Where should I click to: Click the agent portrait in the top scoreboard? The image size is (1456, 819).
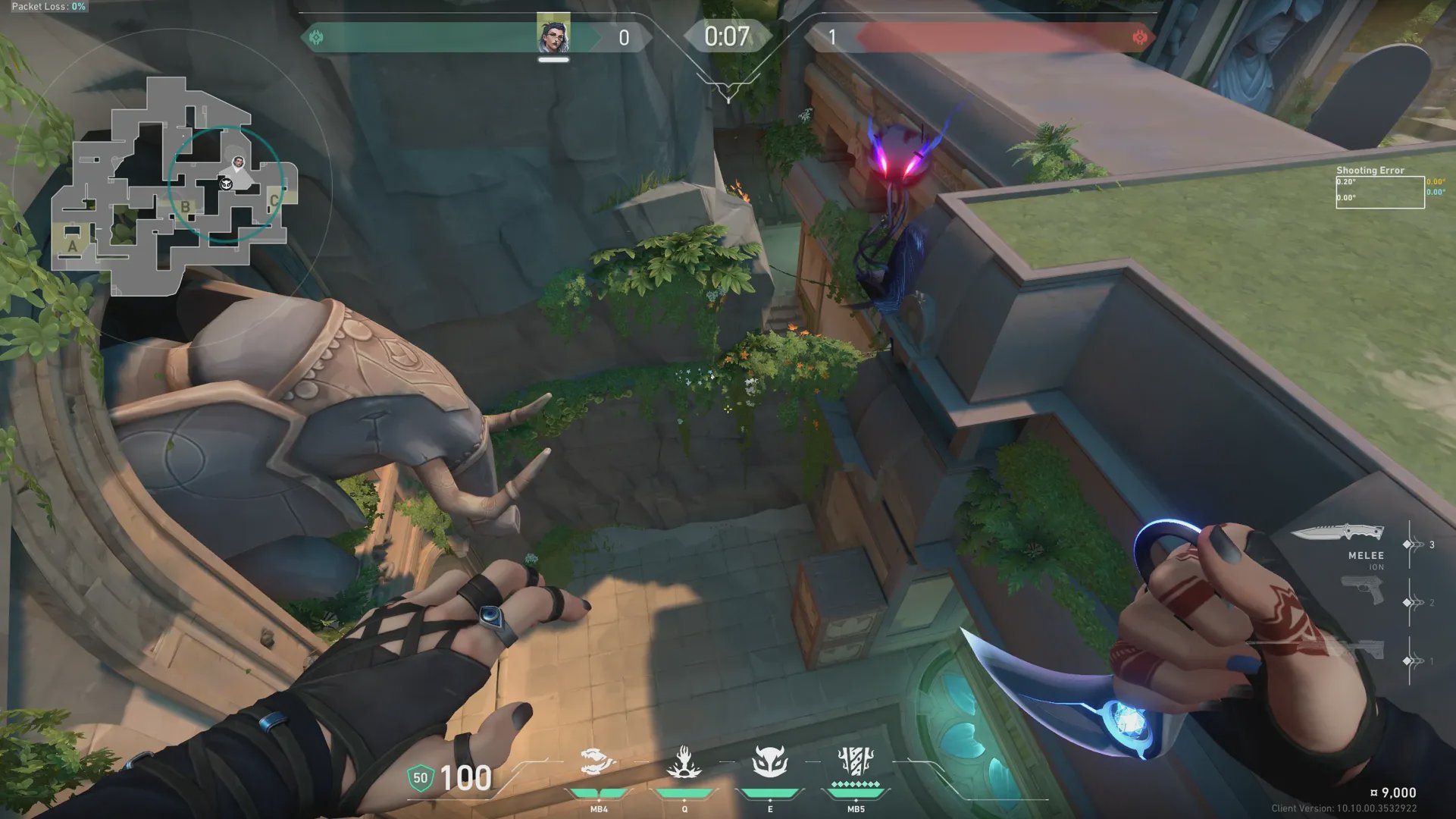click(x=553, y=34)
